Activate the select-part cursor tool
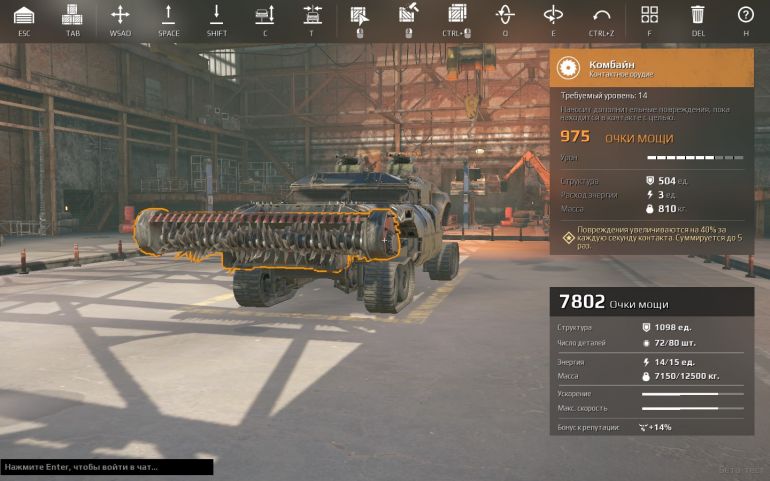 tap(359, 15)
